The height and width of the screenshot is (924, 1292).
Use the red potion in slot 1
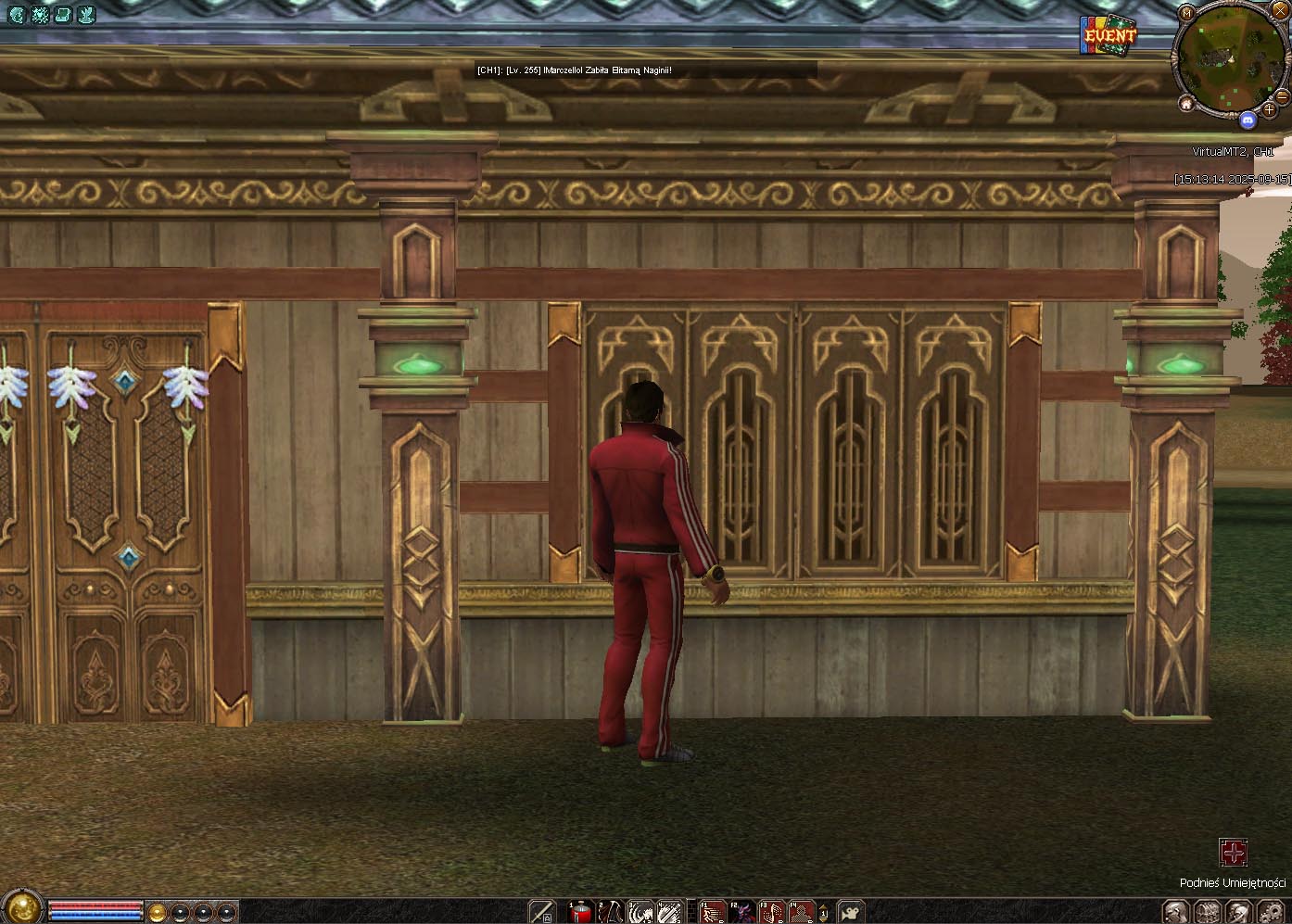pos(583,912)
